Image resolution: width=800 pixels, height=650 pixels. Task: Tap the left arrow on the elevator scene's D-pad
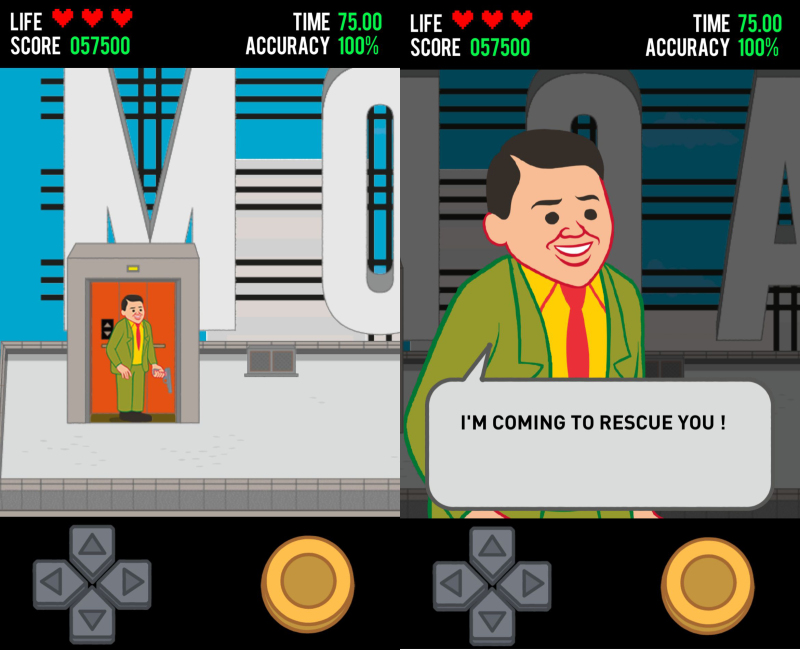point(52,583)
